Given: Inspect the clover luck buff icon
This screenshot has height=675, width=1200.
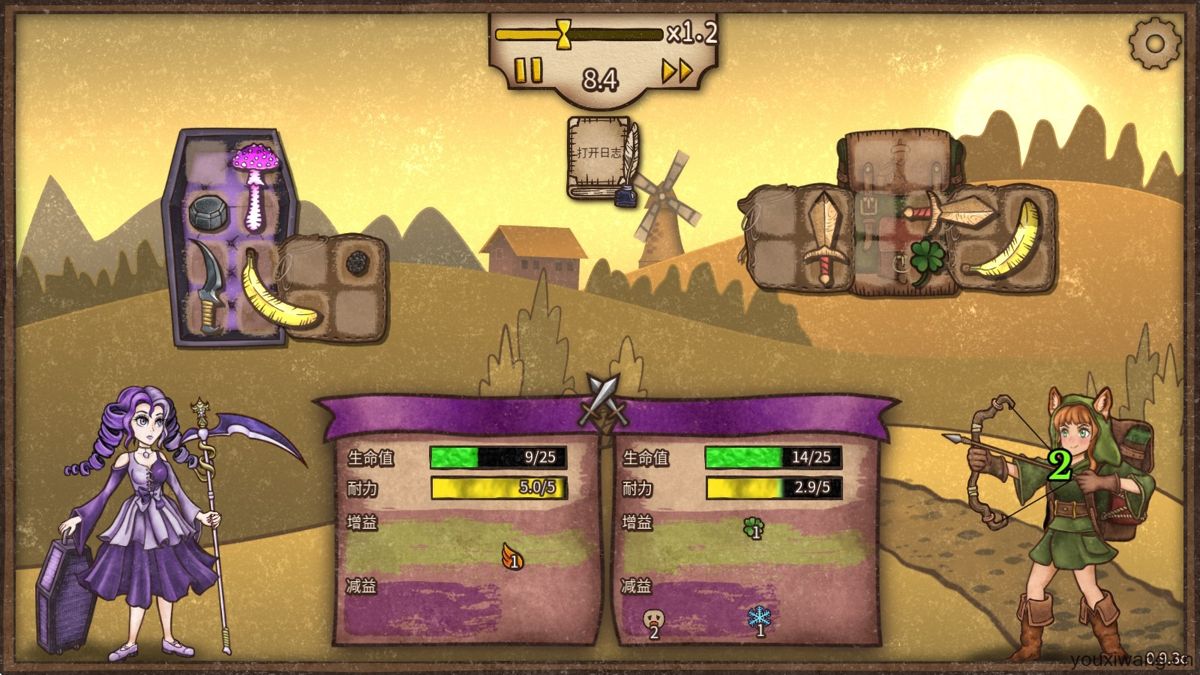Looking at the screenshot, I should pos(754,527).
